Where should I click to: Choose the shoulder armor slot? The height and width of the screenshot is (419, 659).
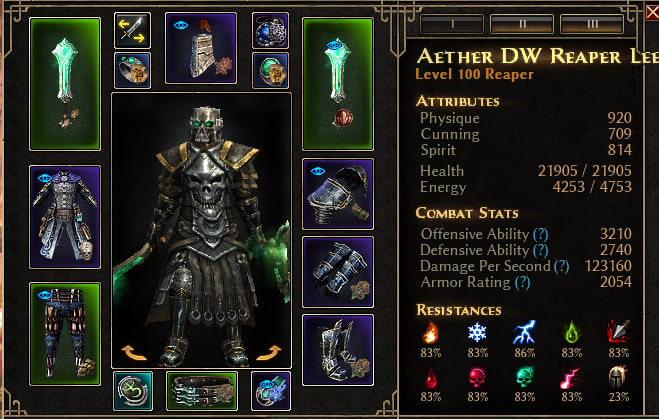(337, 193)
